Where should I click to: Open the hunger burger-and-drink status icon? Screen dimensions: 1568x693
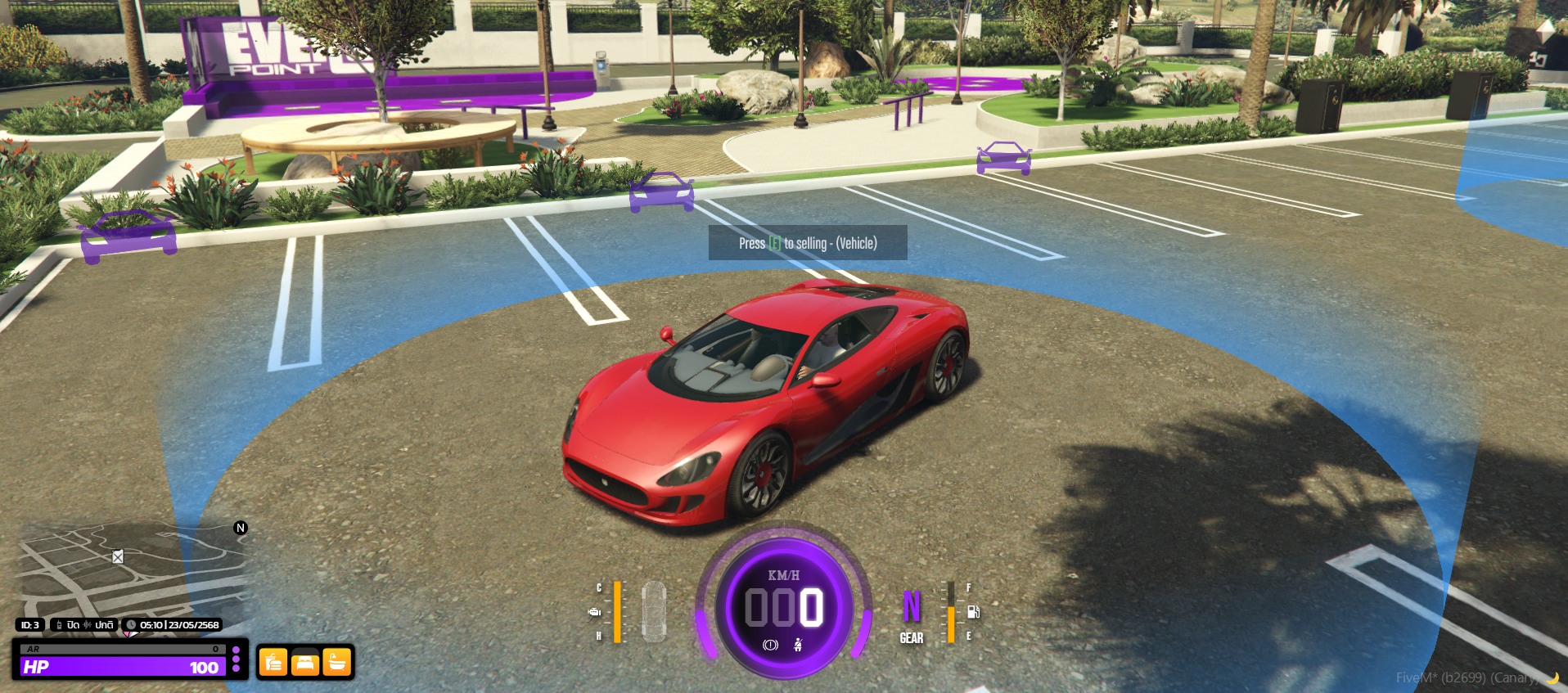pos(273,663)
